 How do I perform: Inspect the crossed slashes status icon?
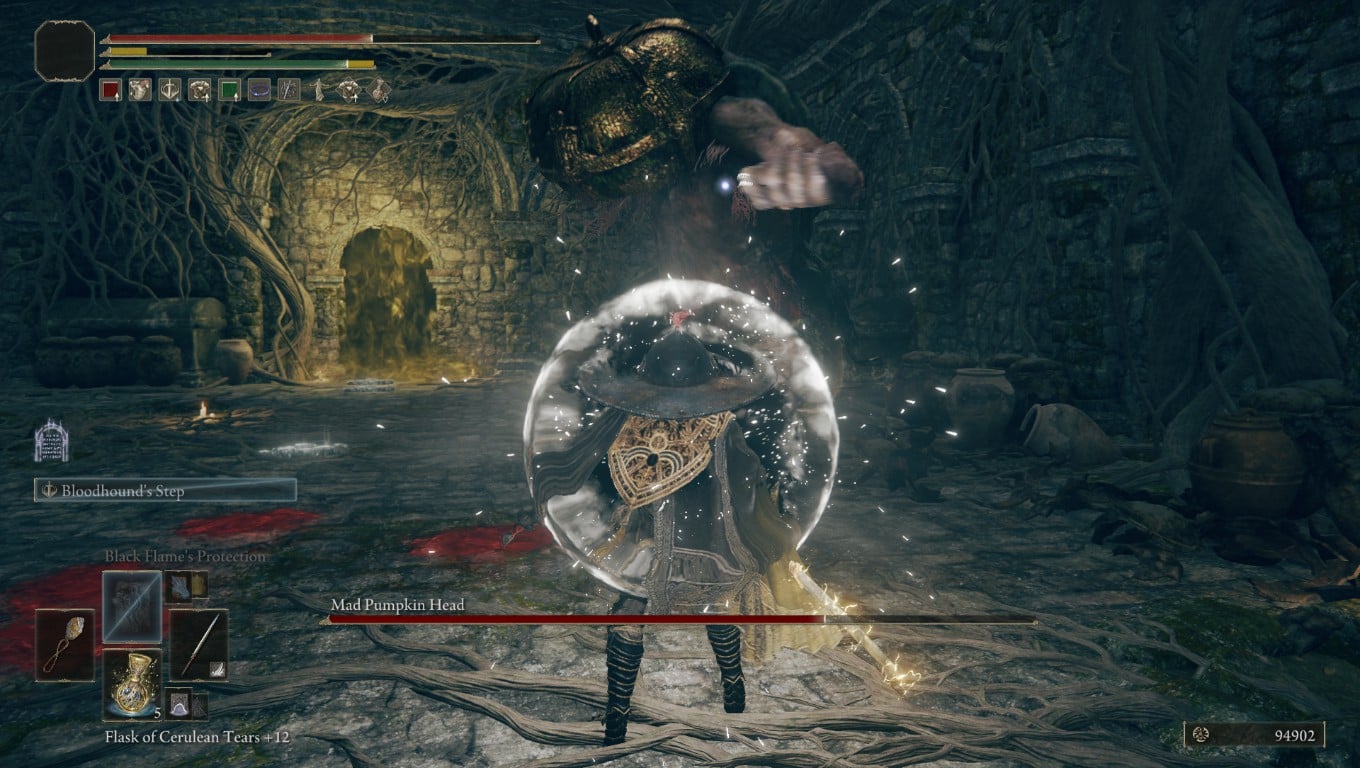[x=289, y=91]
